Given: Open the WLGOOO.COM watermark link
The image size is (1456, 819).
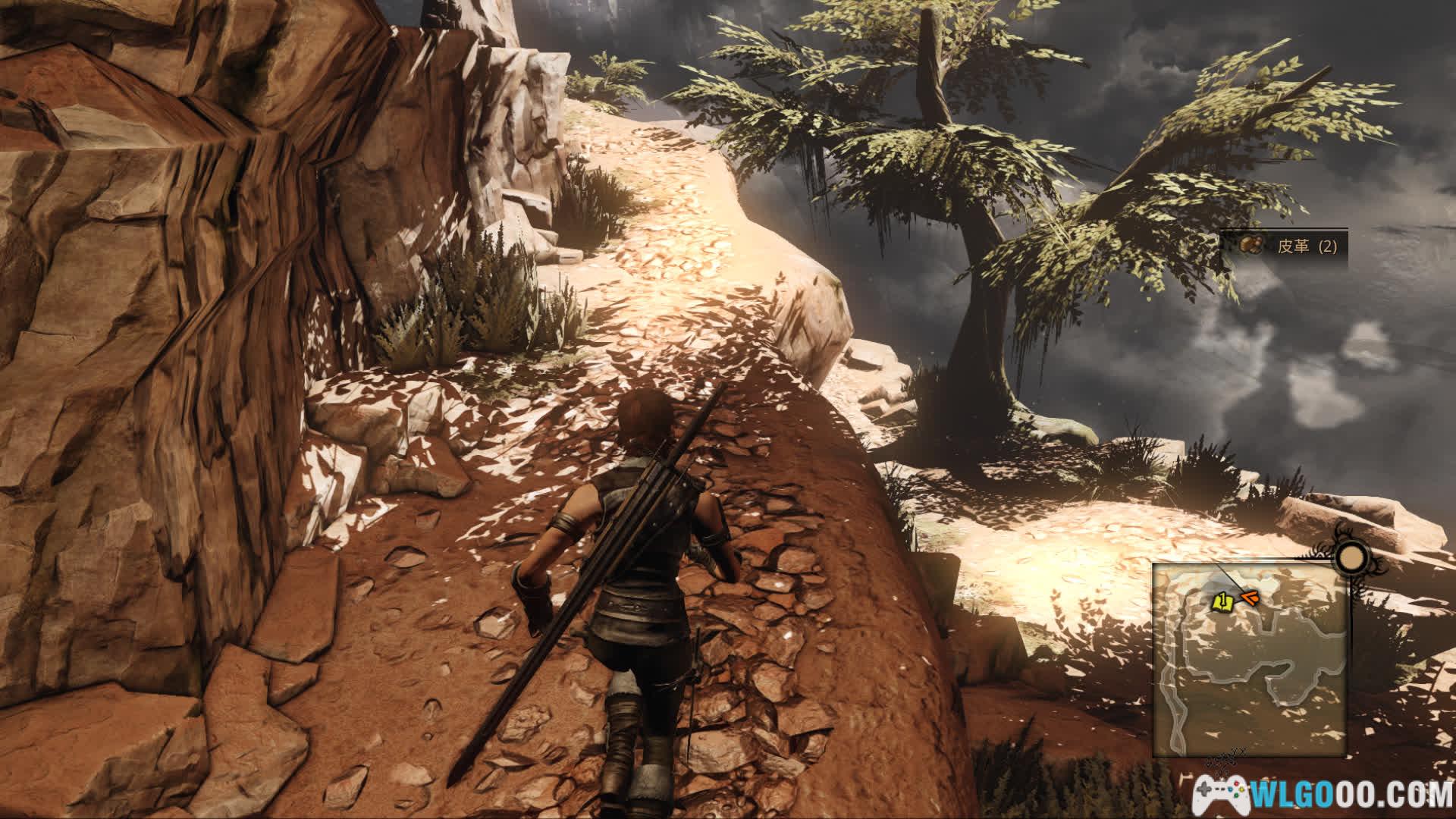Looking at the screenshot, I should pos(1335,793).
